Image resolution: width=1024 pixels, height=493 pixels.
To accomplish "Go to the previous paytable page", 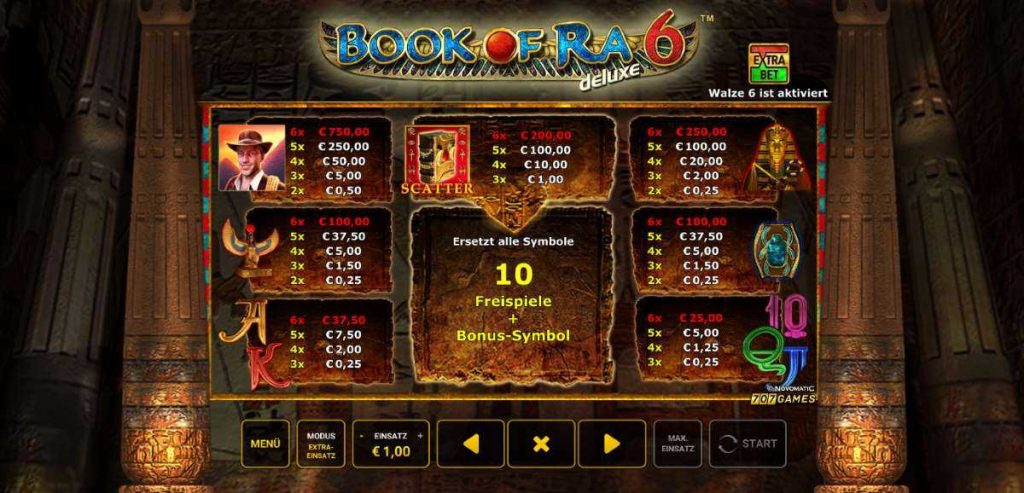I will click(470, 443).
